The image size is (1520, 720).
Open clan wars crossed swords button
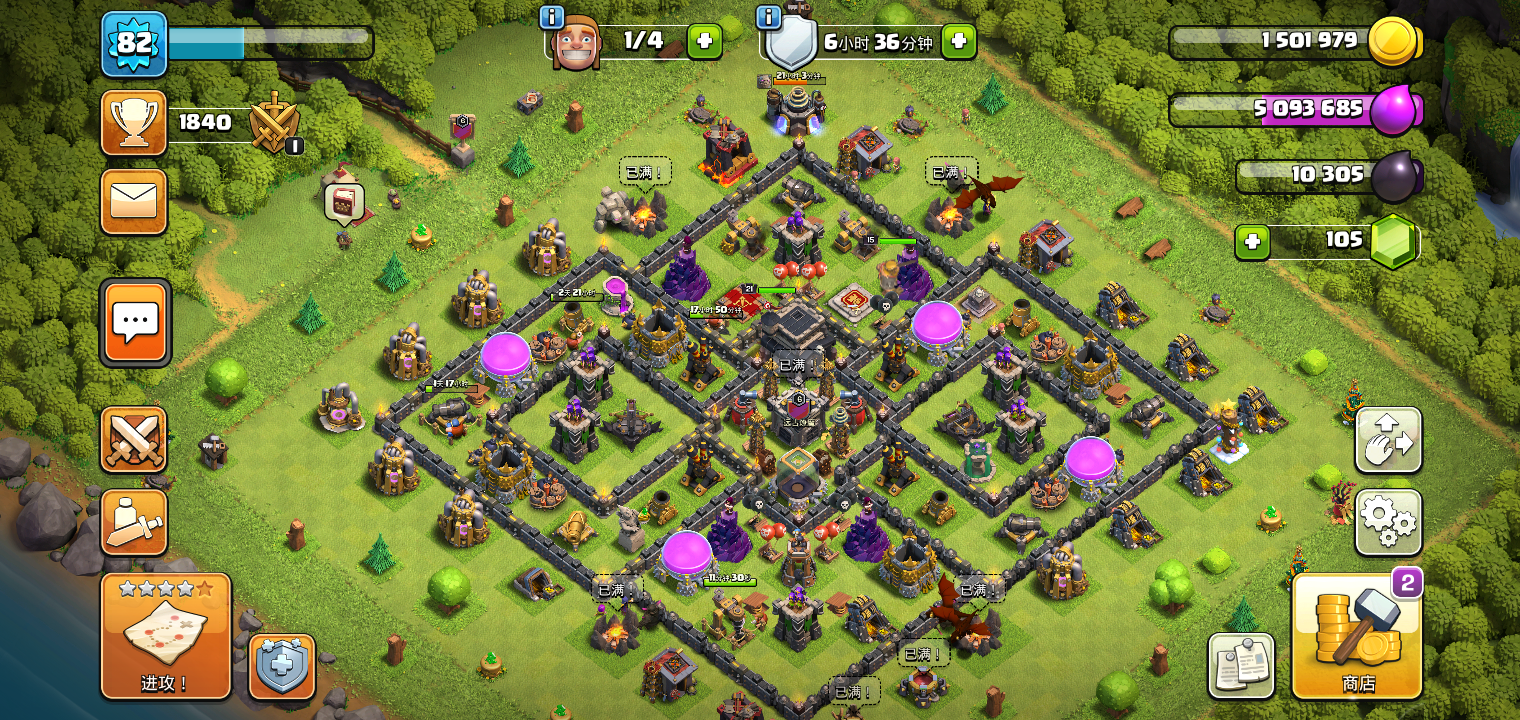coord(134,439)
